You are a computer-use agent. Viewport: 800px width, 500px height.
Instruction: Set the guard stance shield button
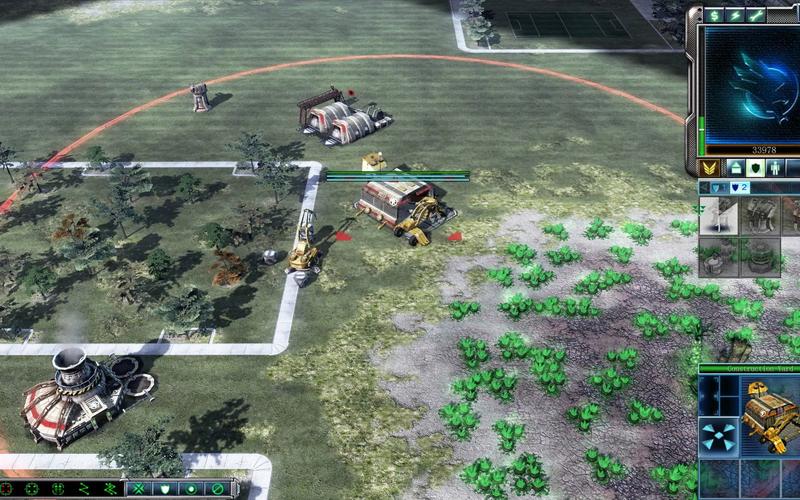pos(164,489)
